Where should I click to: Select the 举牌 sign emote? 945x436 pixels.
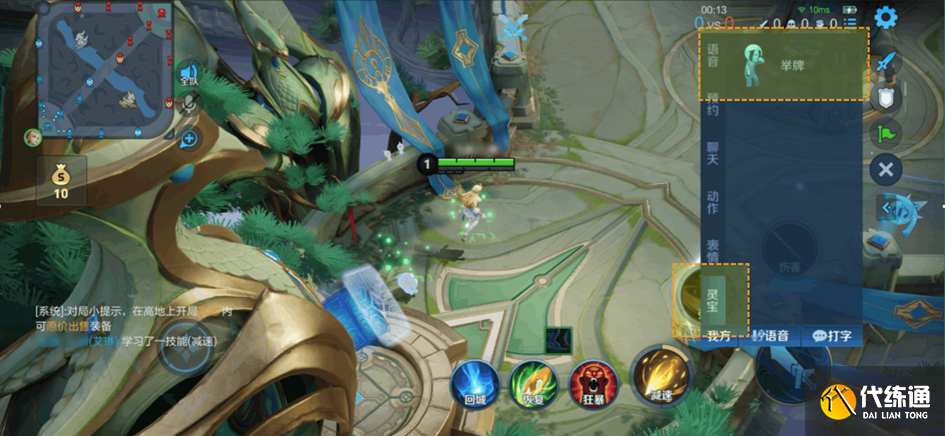point(779,65)
